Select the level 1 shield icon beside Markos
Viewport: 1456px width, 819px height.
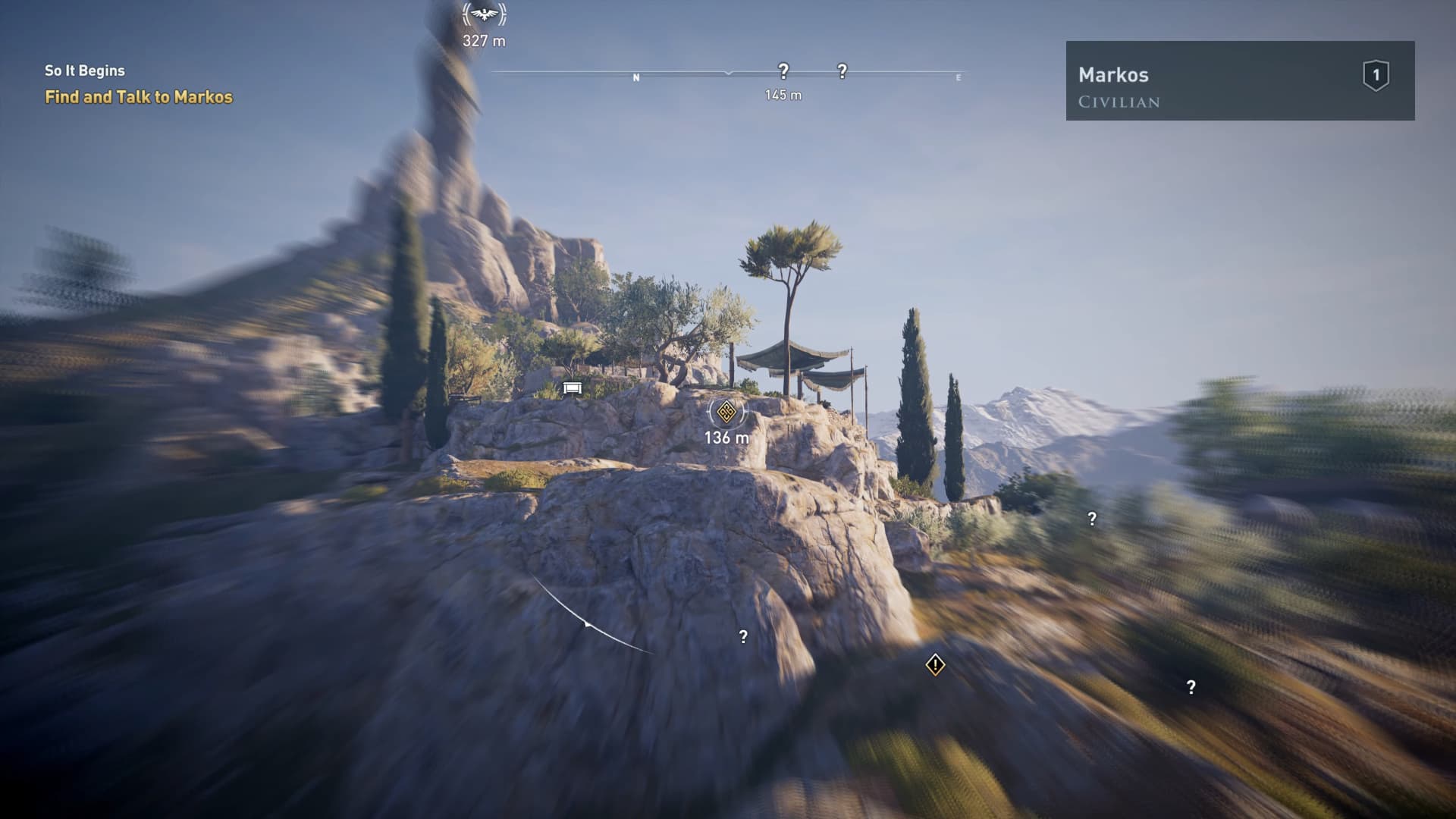[x=1376, y=74]
